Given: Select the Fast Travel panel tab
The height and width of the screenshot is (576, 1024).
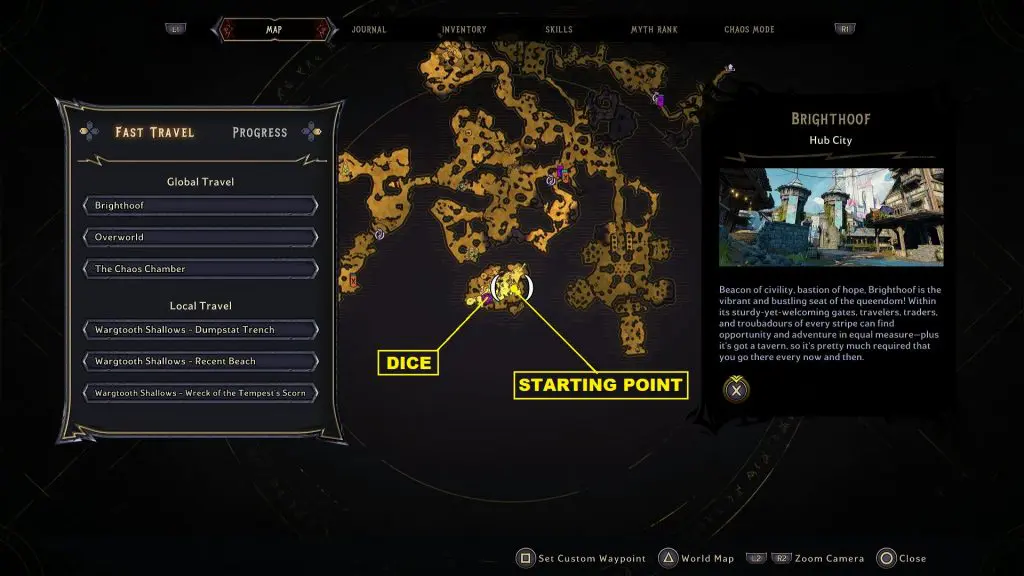Looking at the screenshot, I should [x=155, y=132].
